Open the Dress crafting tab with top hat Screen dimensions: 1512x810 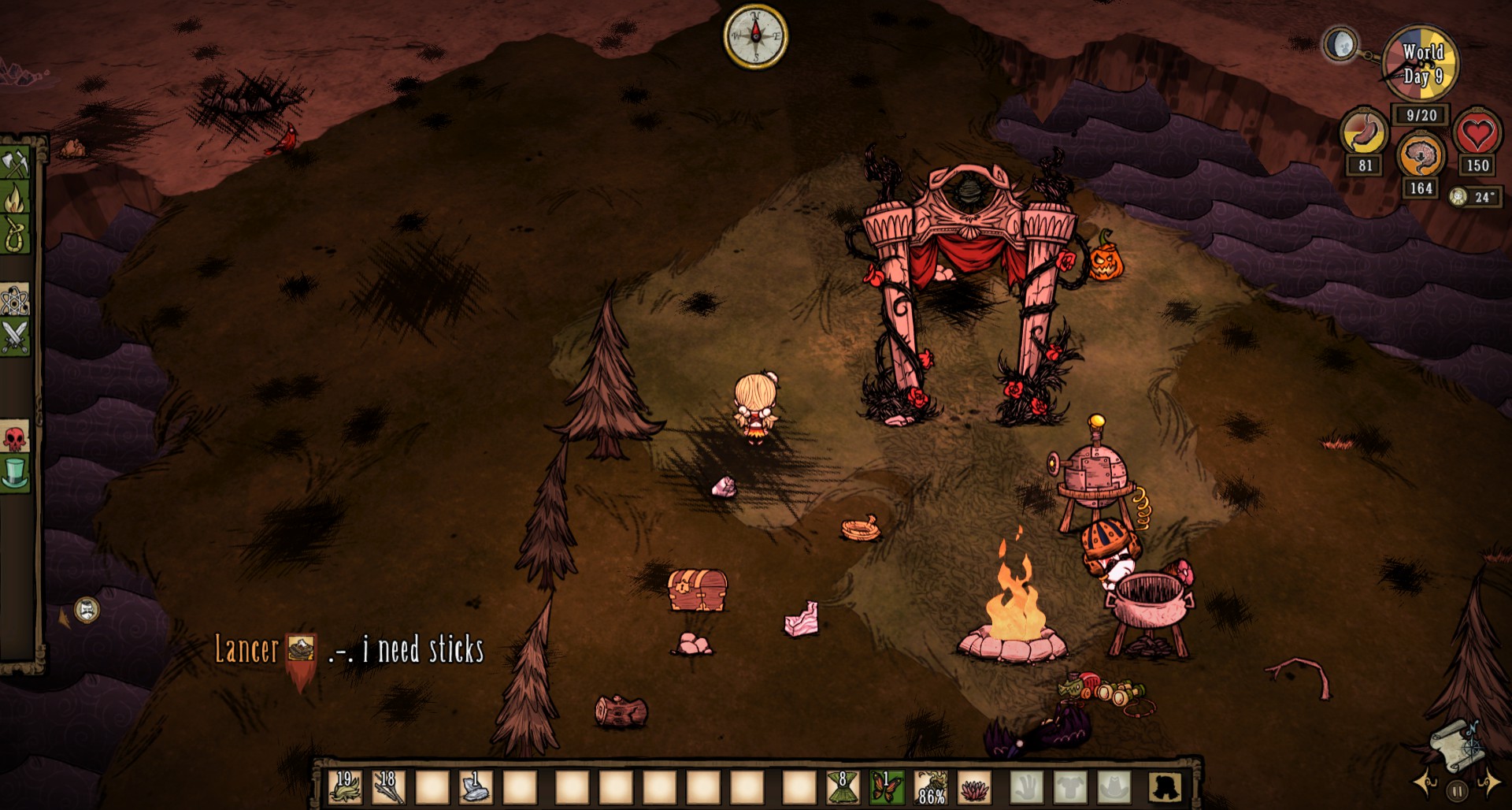tap(15, 474)
